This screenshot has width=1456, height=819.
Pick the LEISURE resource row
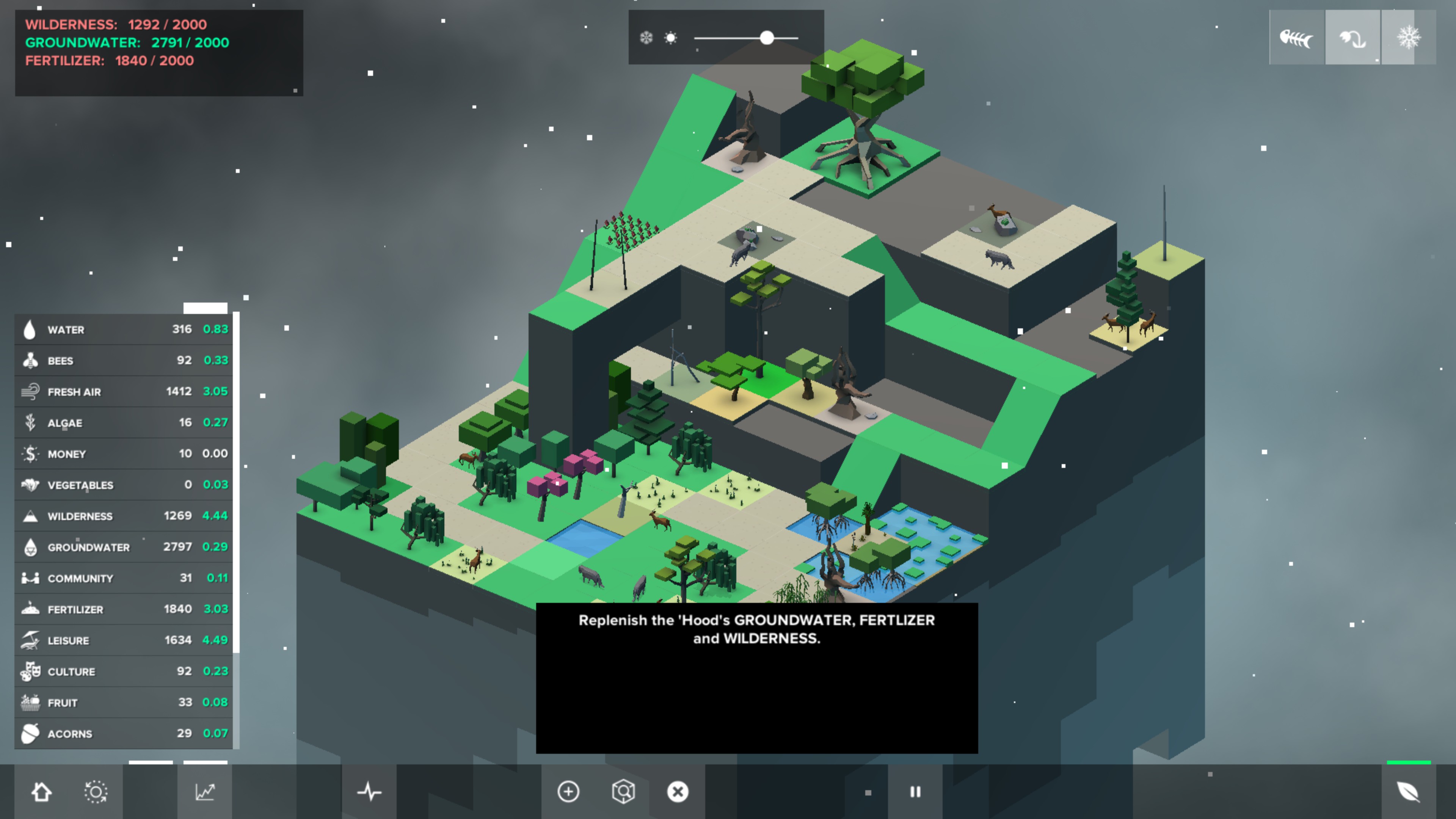[x=123, y=640]
